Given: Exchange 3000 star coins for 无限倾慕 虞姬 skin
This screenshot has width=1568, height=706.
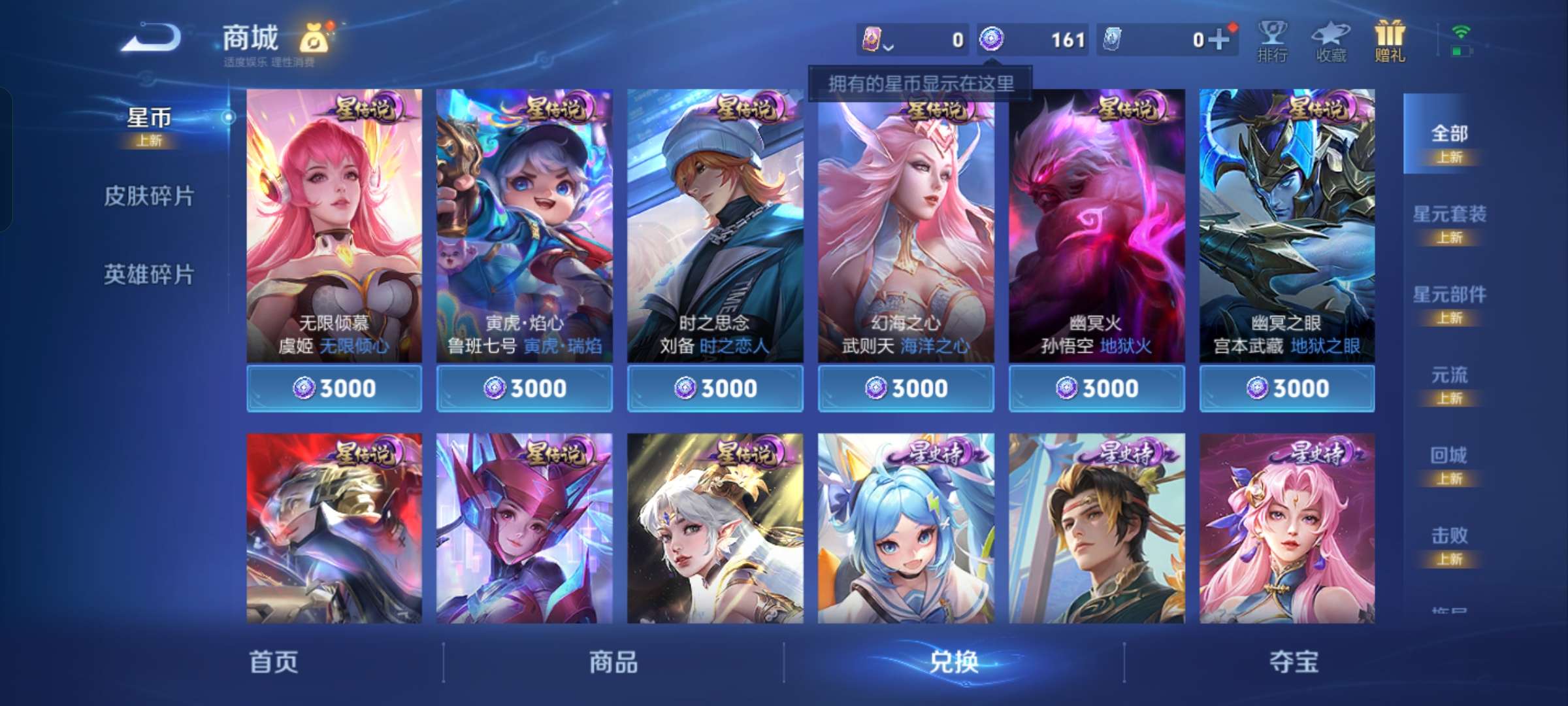Looking at the screenshot, I should (335, 387).
